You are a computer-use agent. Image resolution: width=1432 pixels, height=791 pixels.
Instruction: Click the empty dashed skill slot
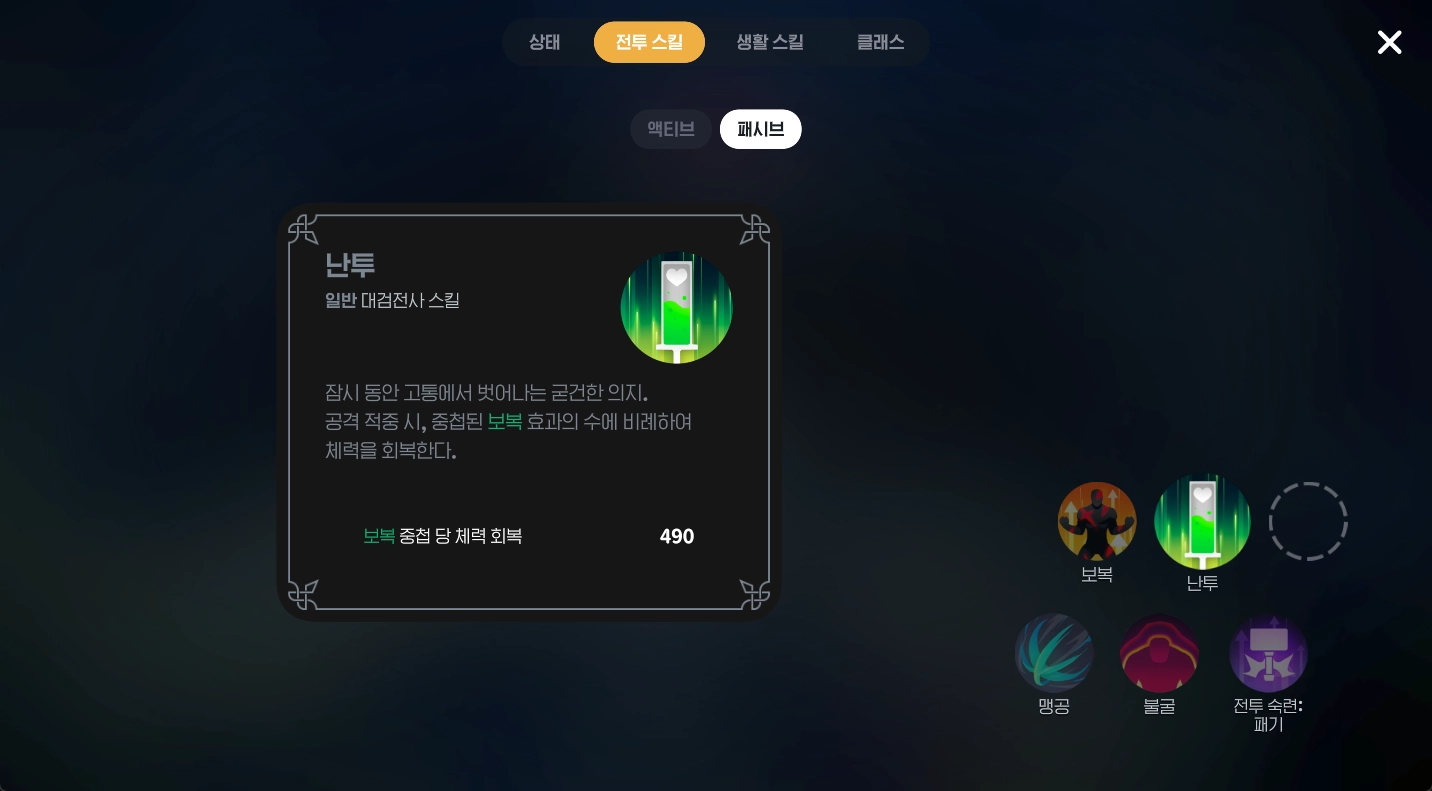1308,521
